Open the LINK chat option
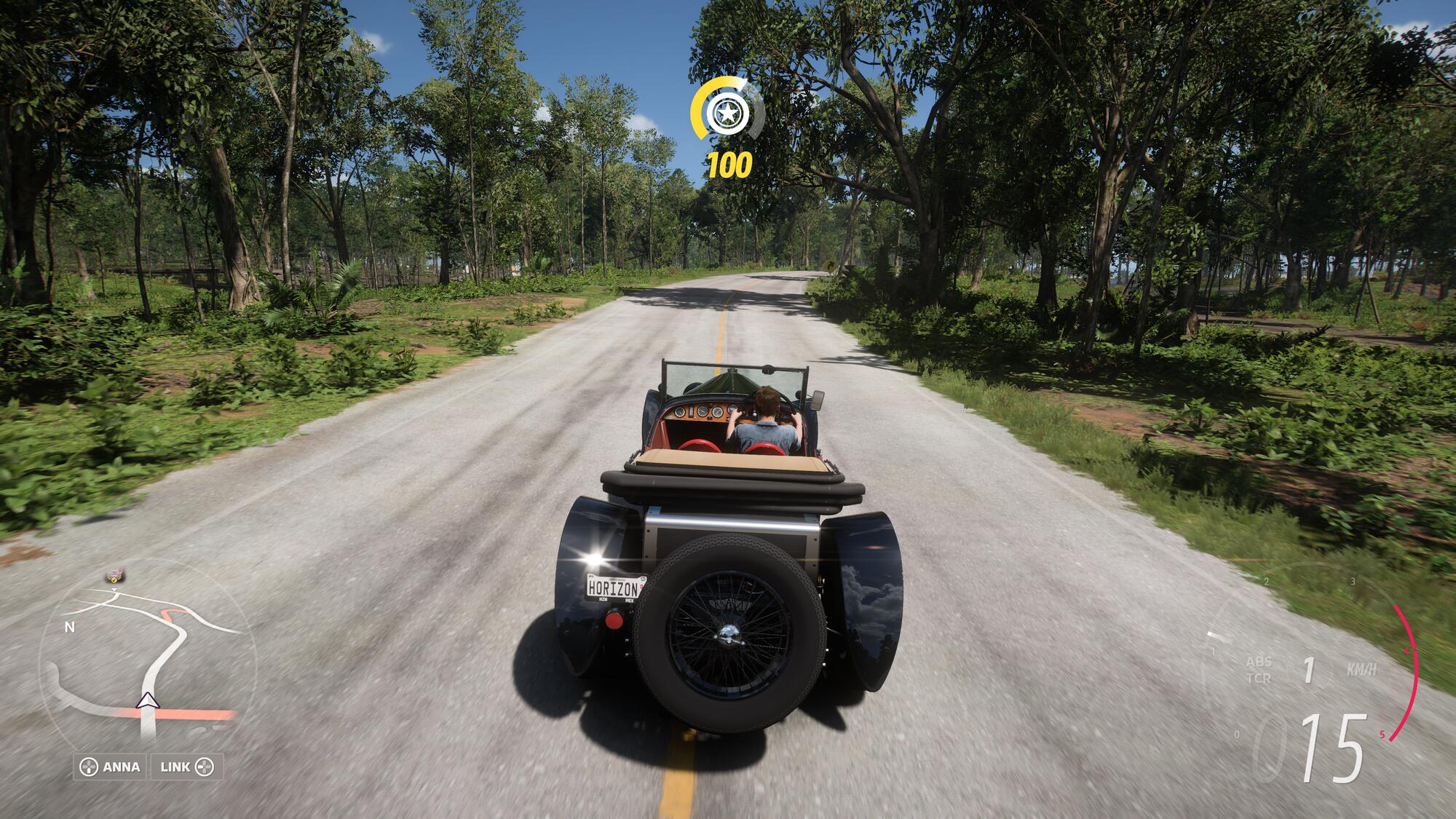Image resolution: width=1456 pixels, height=819 pixels. pyautogui.click(x=186, y=767)
